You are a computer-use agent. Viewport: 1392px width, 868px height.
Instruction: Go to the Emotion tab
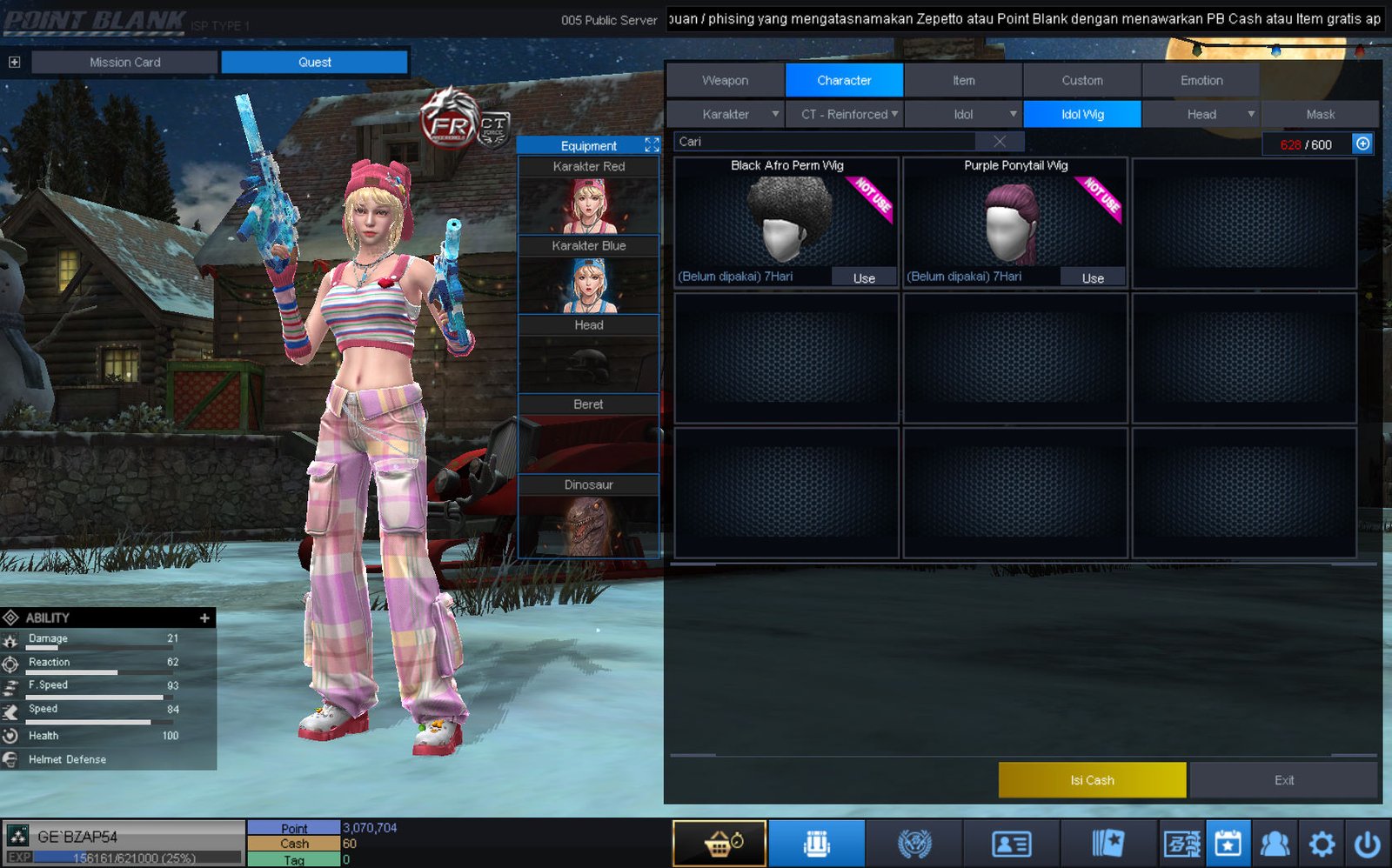[x=1201, y=80]
